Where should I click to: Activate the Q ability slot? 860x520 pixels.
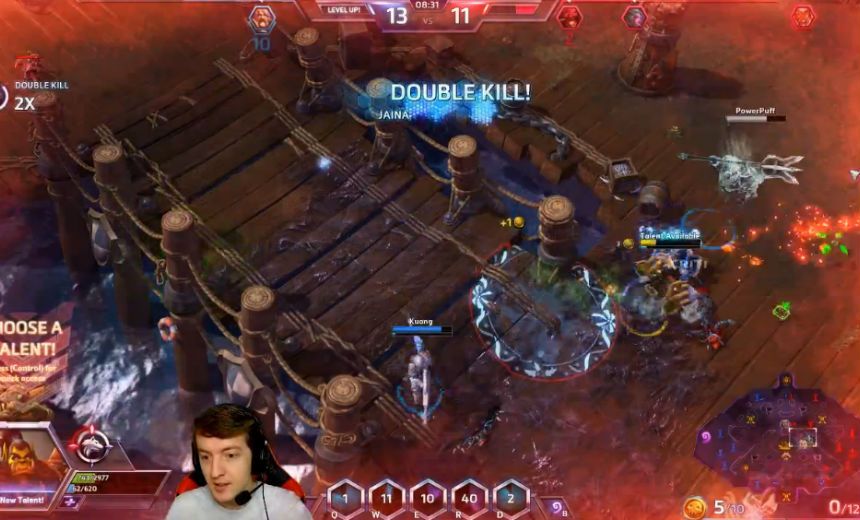coord(345,497)
